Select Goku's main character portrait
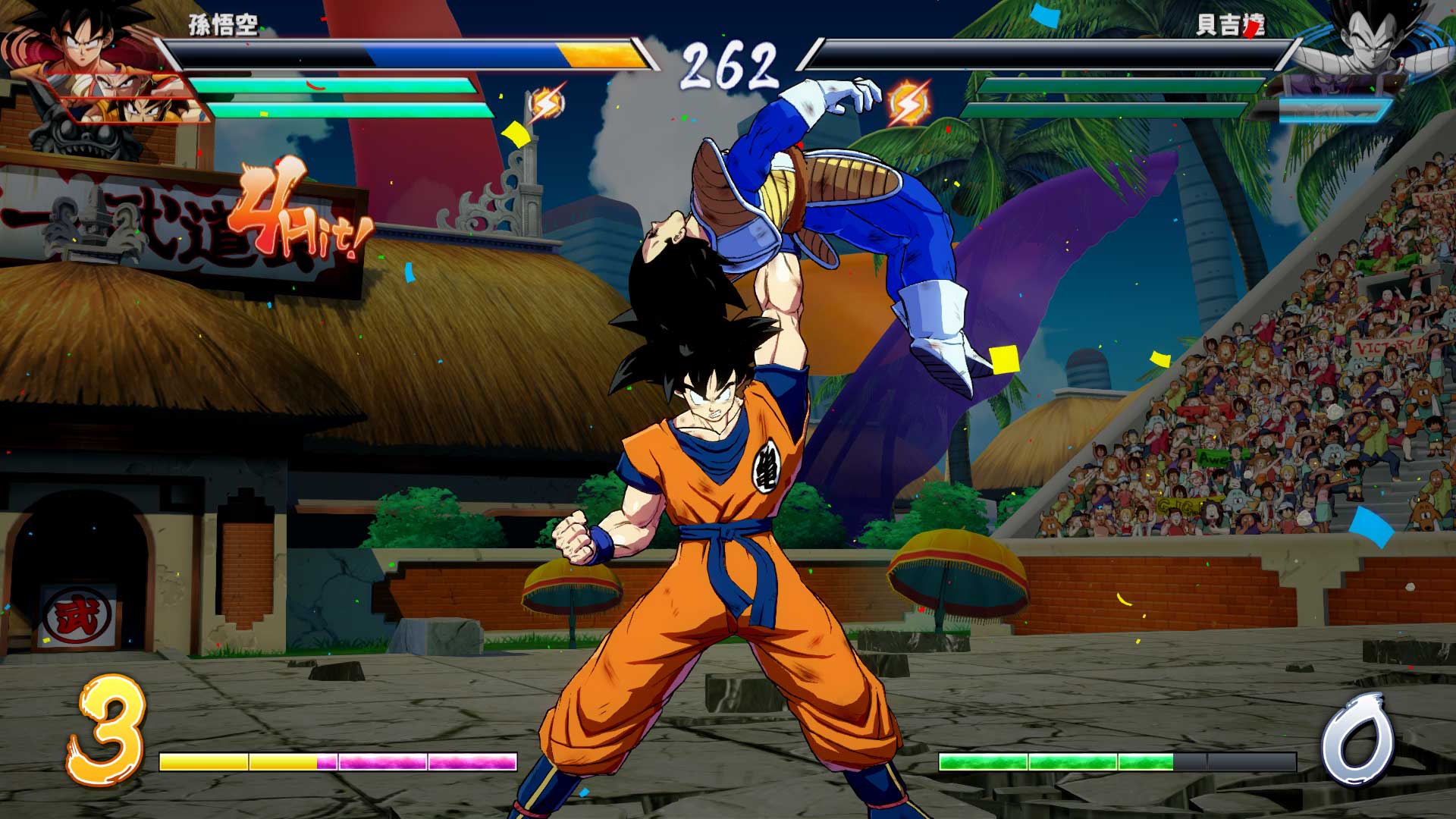Viewport: 1456px width, 819px height. (80, 42)
